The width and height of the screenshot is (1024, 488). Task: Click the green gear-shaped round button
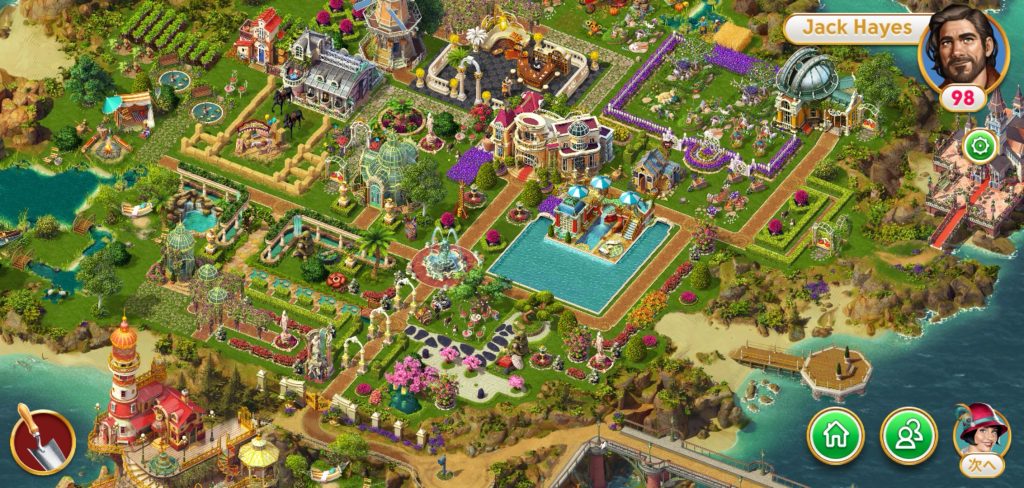click(979, 147)
